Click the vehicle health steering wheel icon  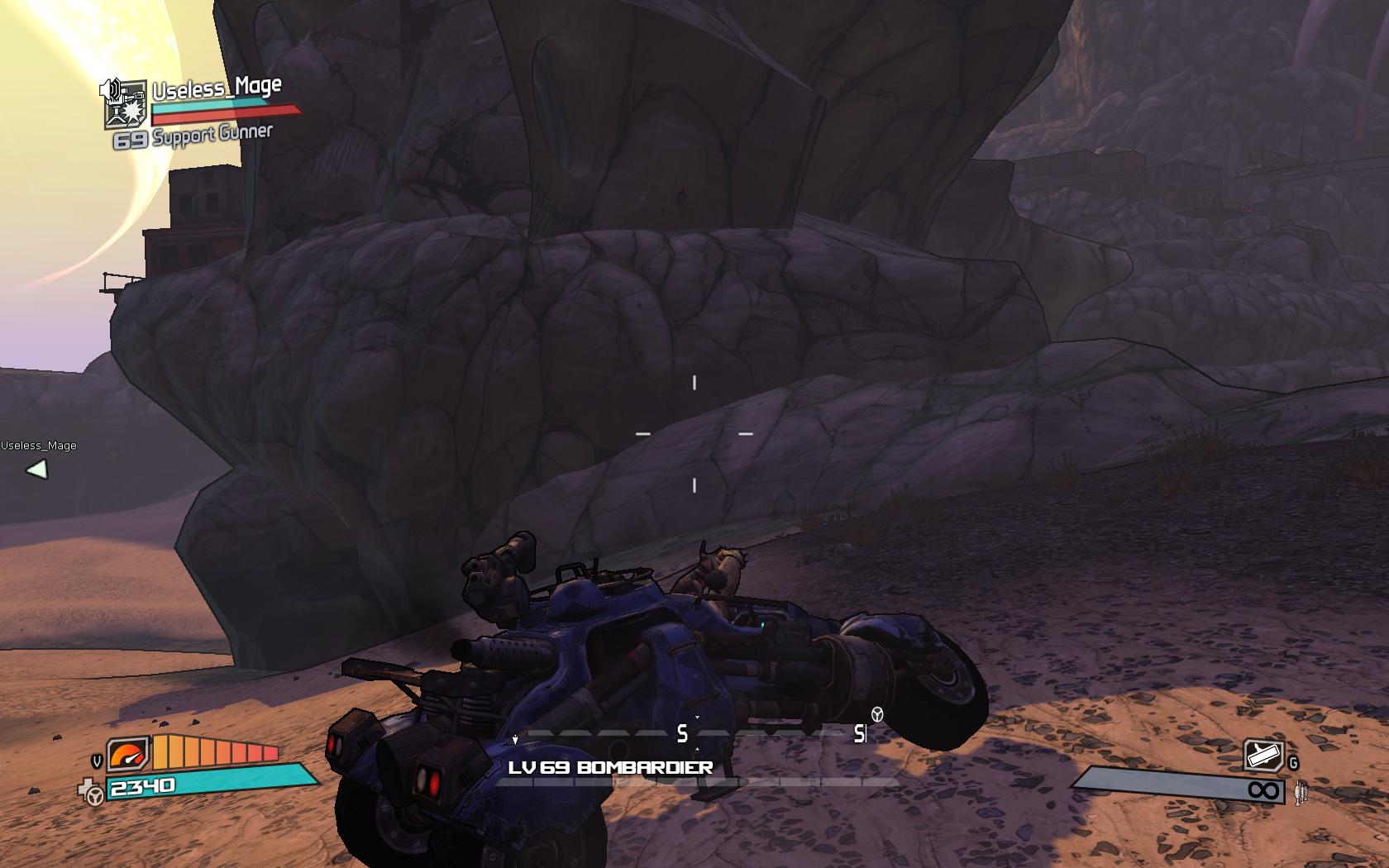click(93, 794)
